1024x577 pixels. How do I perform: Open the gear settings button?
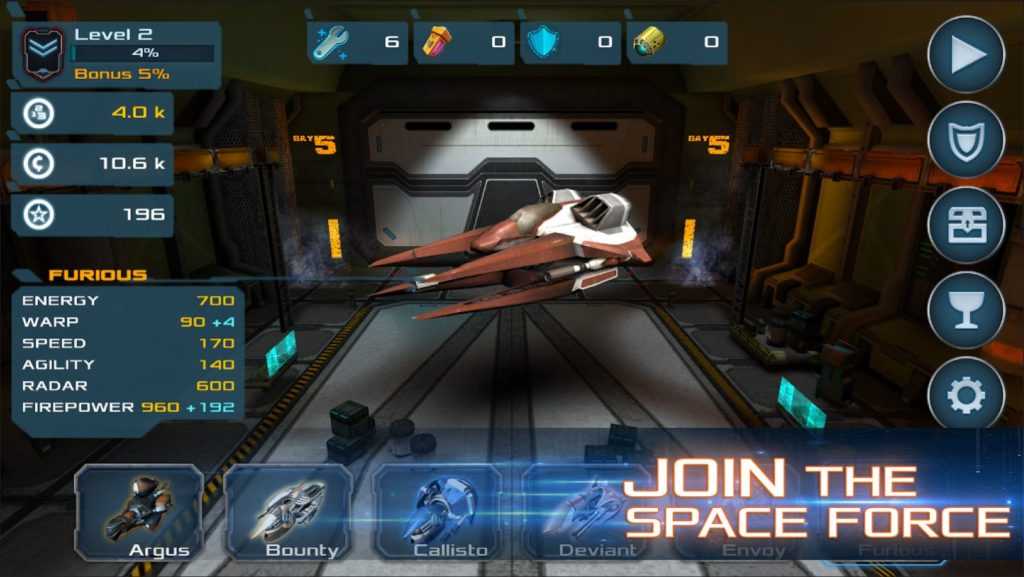[965, 396]
